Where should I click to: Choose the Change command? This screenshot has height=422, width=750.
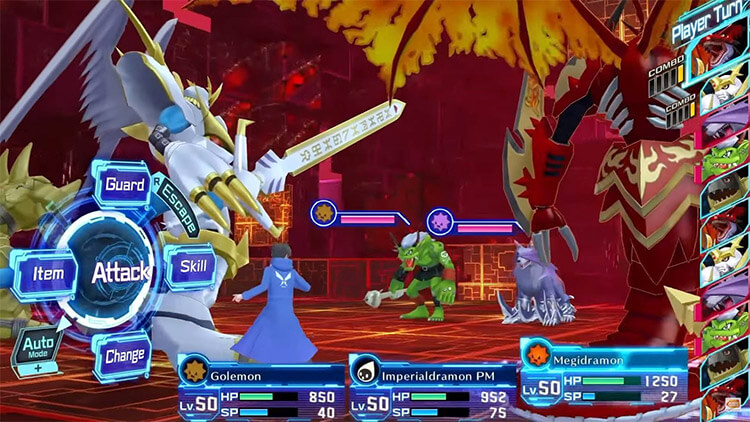[x=125, y=355]
